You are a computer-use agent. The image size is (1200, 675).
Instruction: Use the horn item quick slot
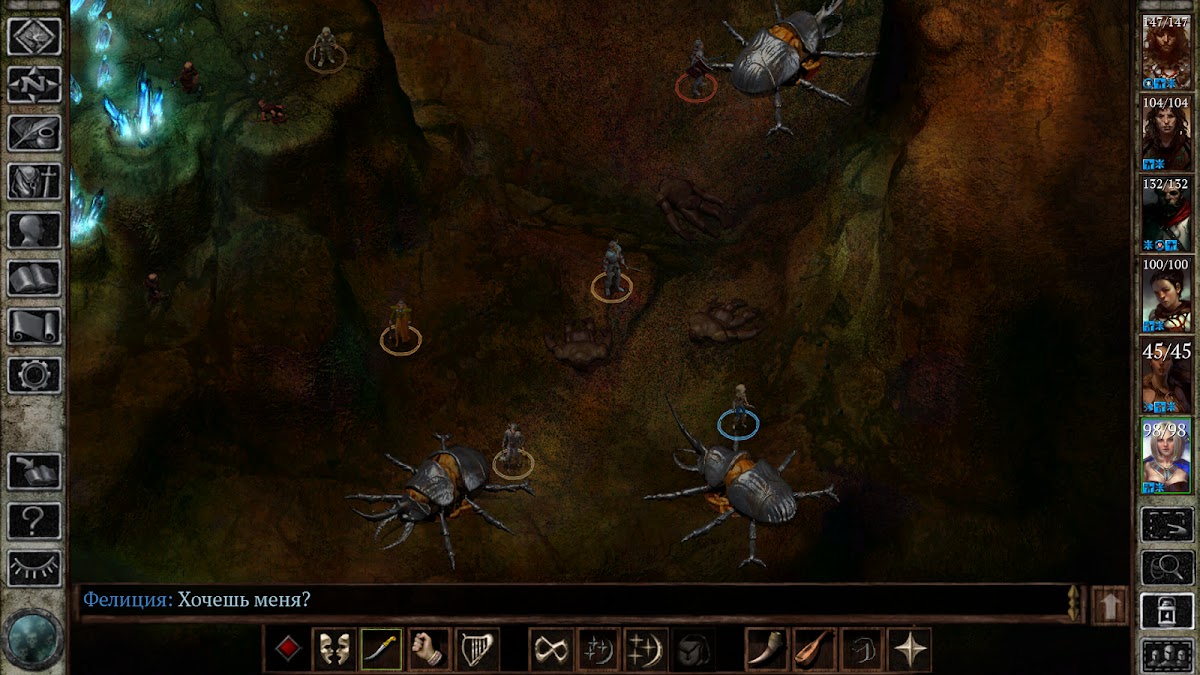[766, 649]
